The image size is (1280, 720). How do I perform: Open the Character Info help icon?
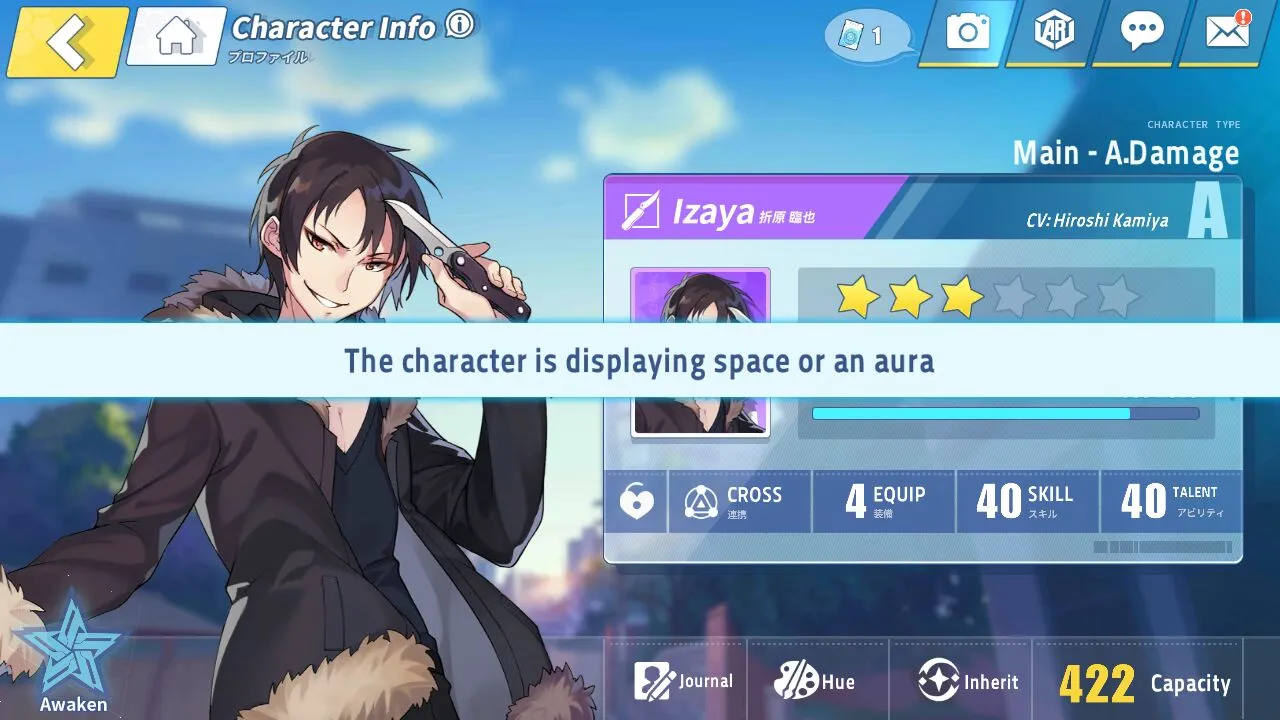[460, 25]
